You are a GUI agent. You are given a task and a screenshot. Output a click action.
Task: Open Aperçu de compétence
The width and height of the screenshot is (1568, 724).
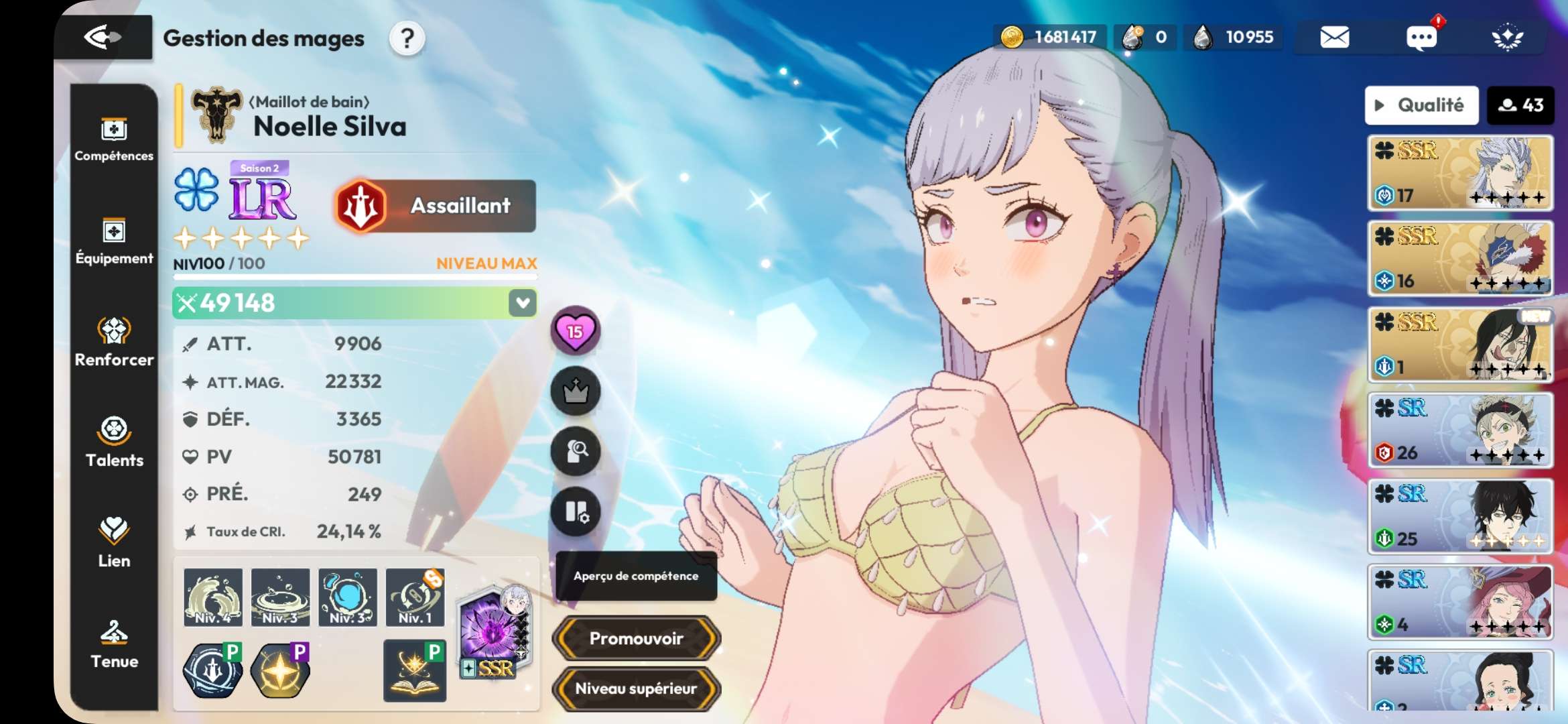coord(636,576)
